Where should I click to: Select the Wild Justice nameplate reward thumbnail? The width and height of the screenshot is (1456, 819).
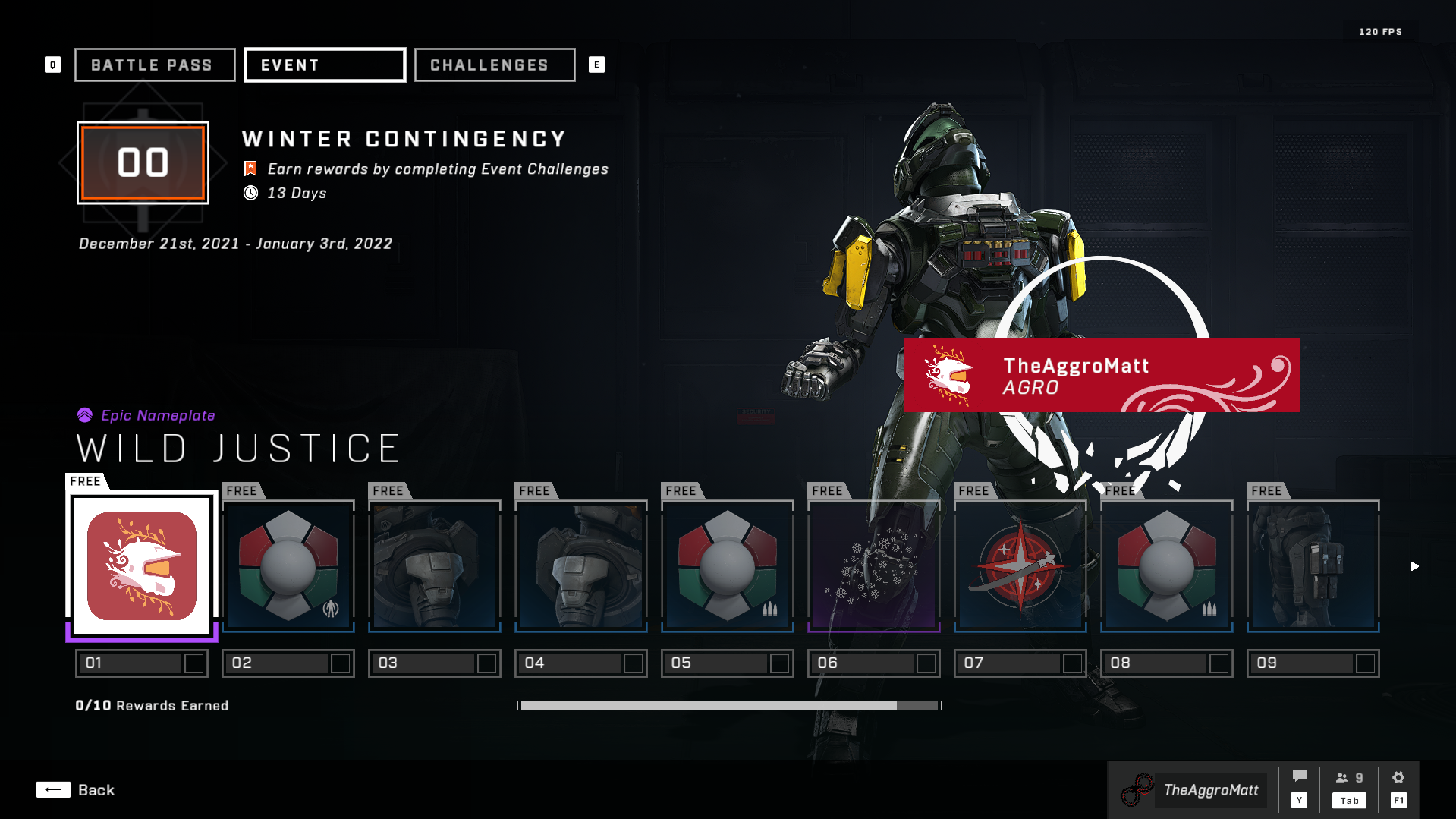coord(141,564)
